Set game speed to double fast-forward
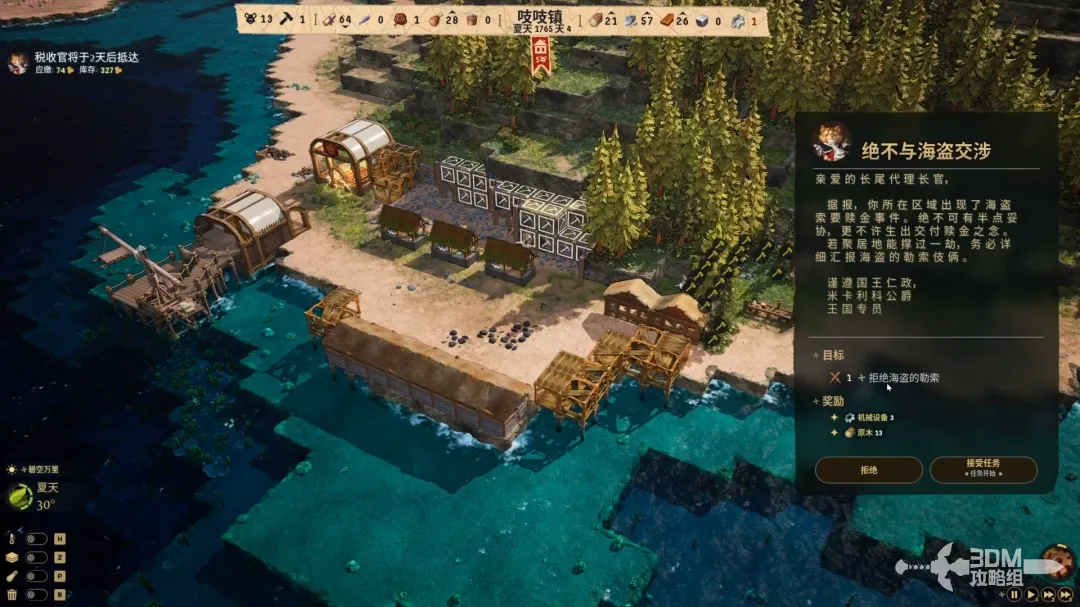Viewport: 1080px width, 607px height. [x=1047, y=594]
